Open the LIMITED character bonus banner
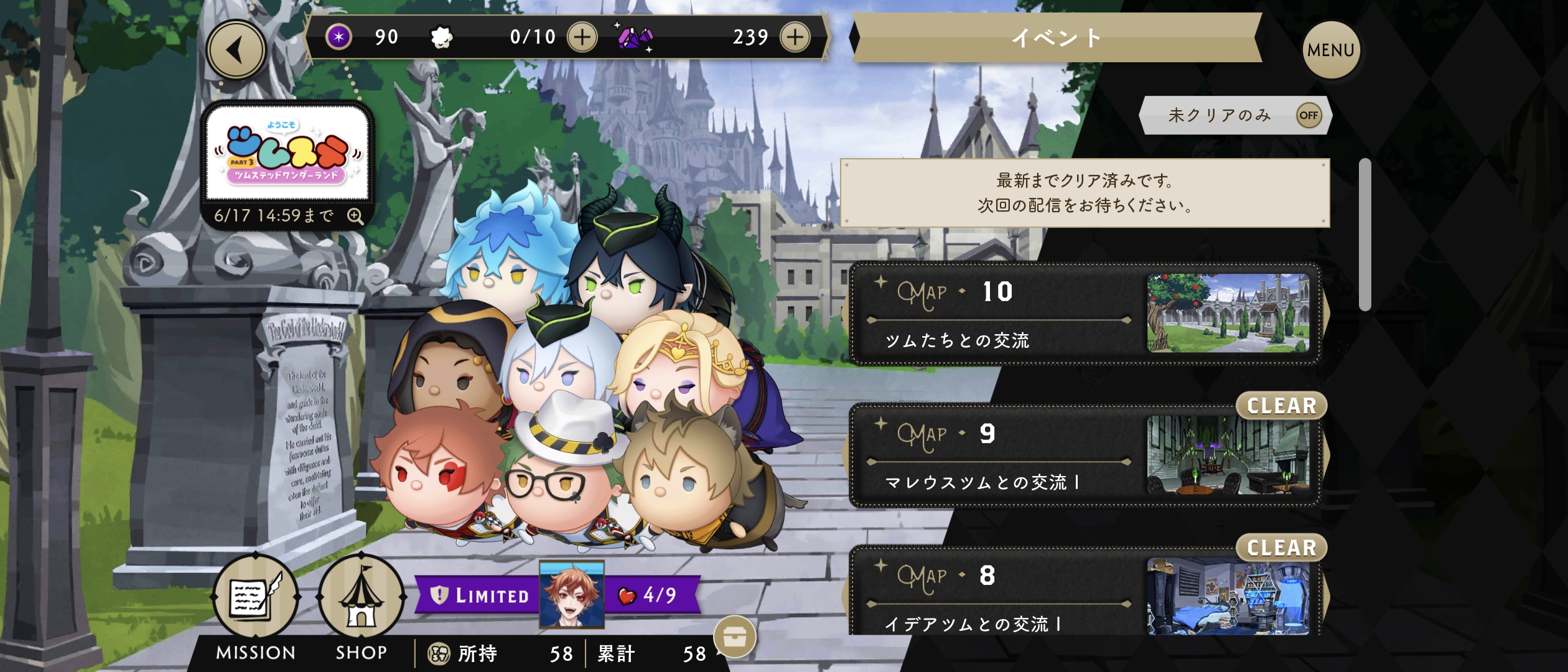Image resolution: width=1568 pixels, height=672 pixels. (x=557, y=595)
